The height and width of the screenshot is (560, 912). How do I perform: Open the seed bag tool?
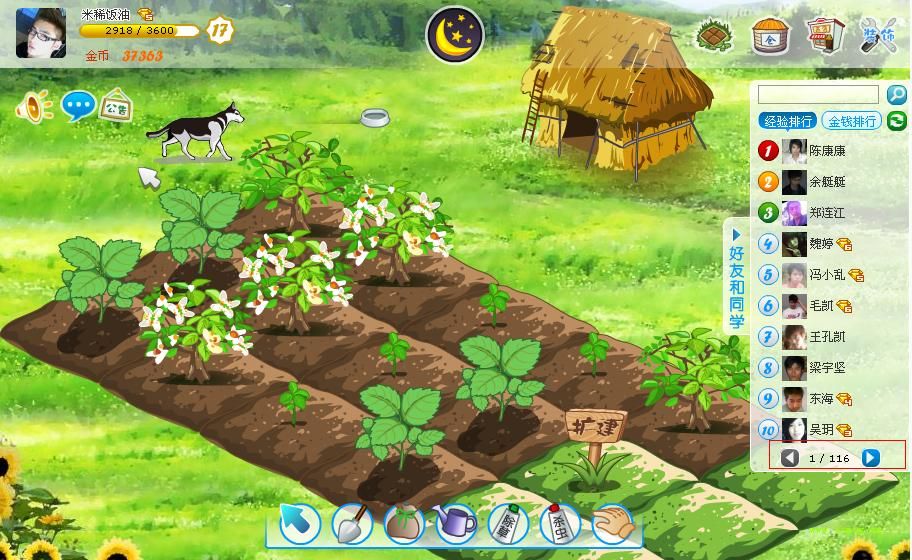click(404, 523)
